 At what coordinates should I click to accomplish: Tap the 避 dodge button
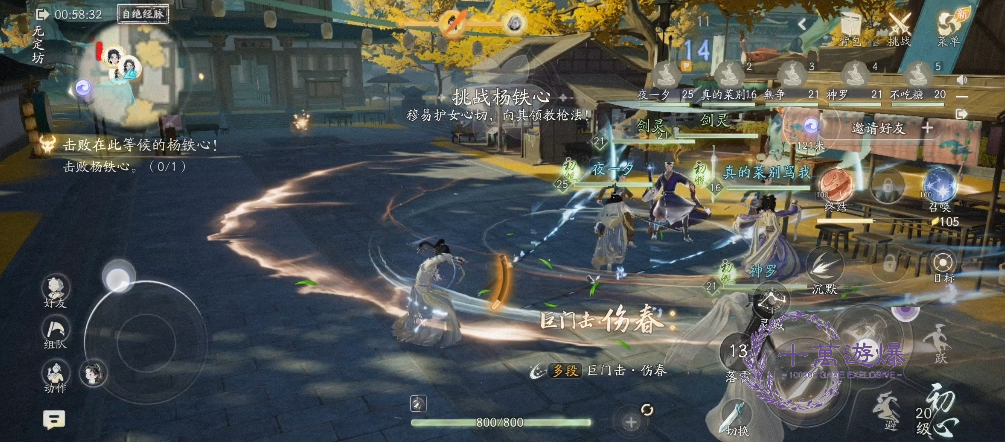[885, 408]
